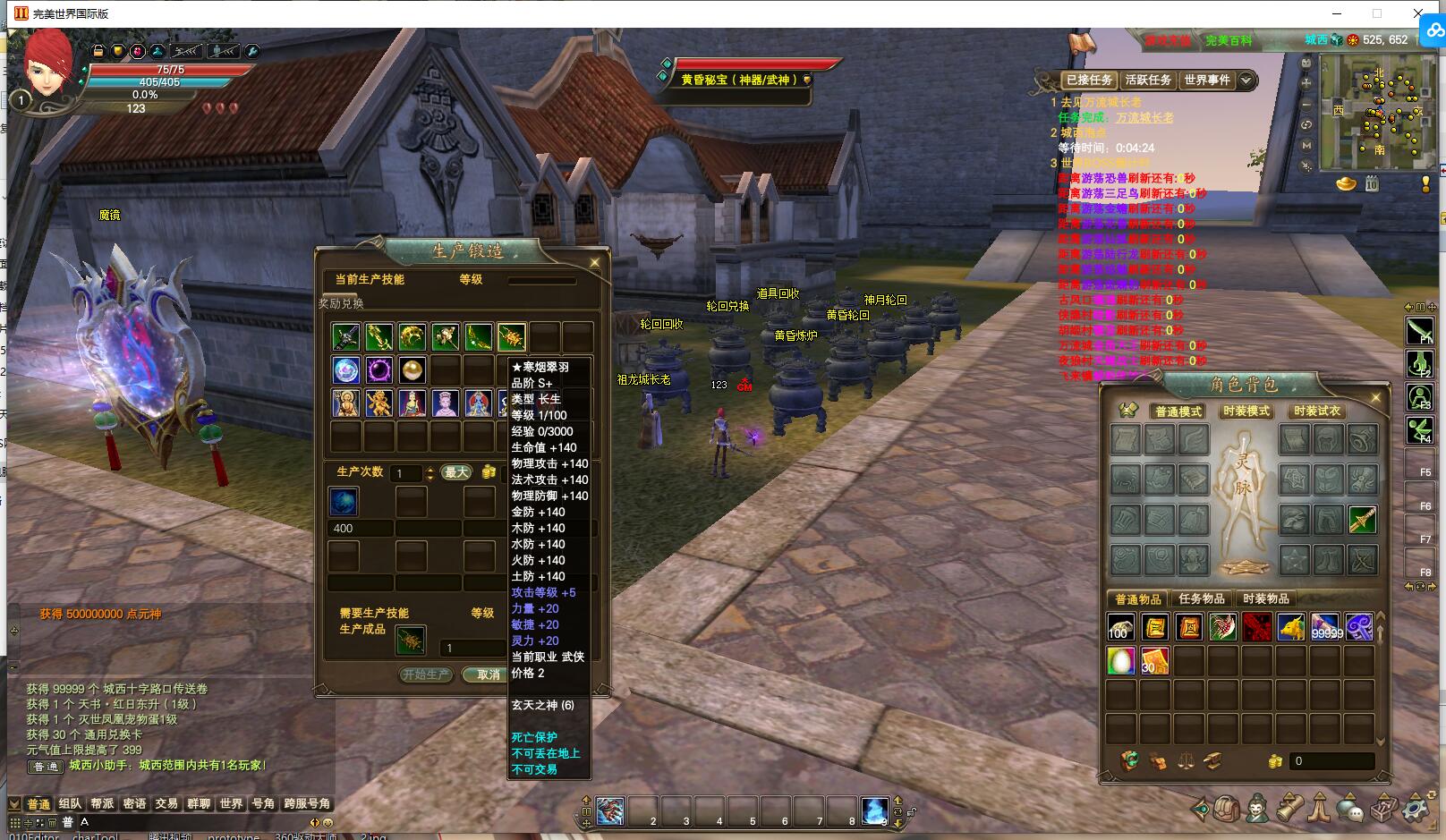Close the 角色背包 inventory panel
Viewport: 1446px width, 840px height.
point(1375,397)
